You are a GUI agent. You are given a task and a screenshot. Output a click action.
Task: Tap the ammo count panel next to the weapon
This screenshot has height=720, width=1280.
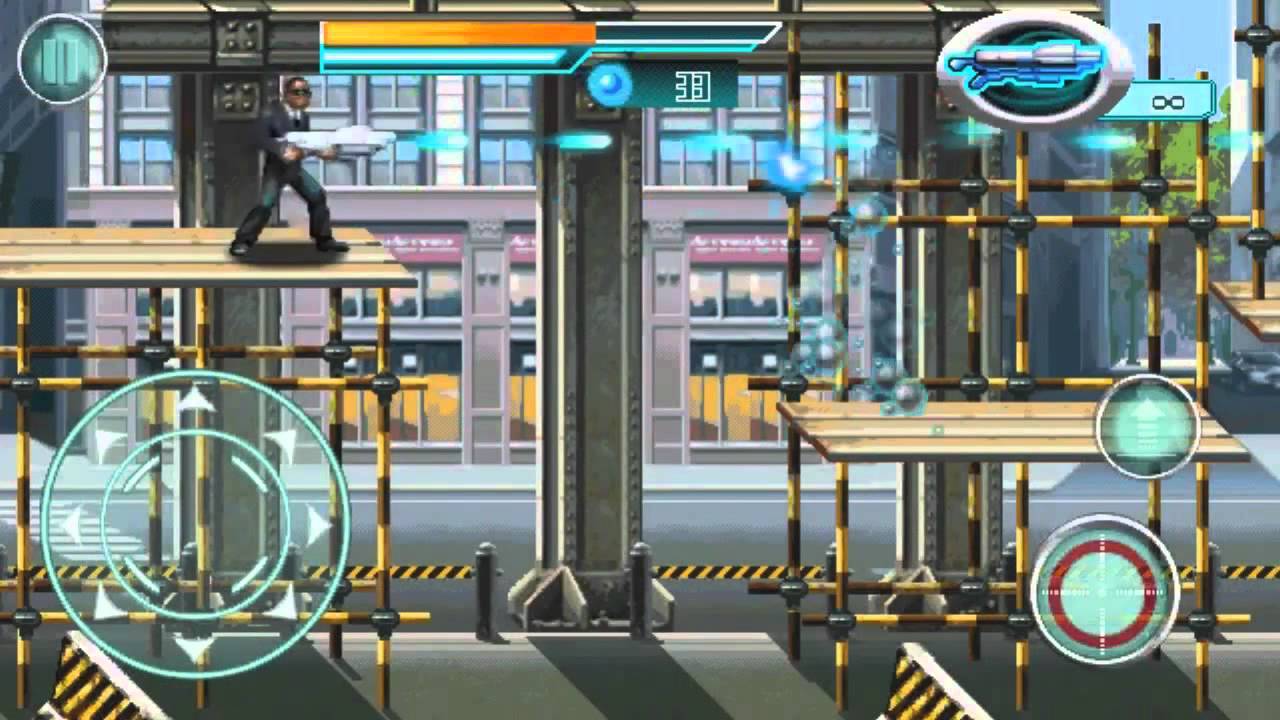coord(1168,100)
